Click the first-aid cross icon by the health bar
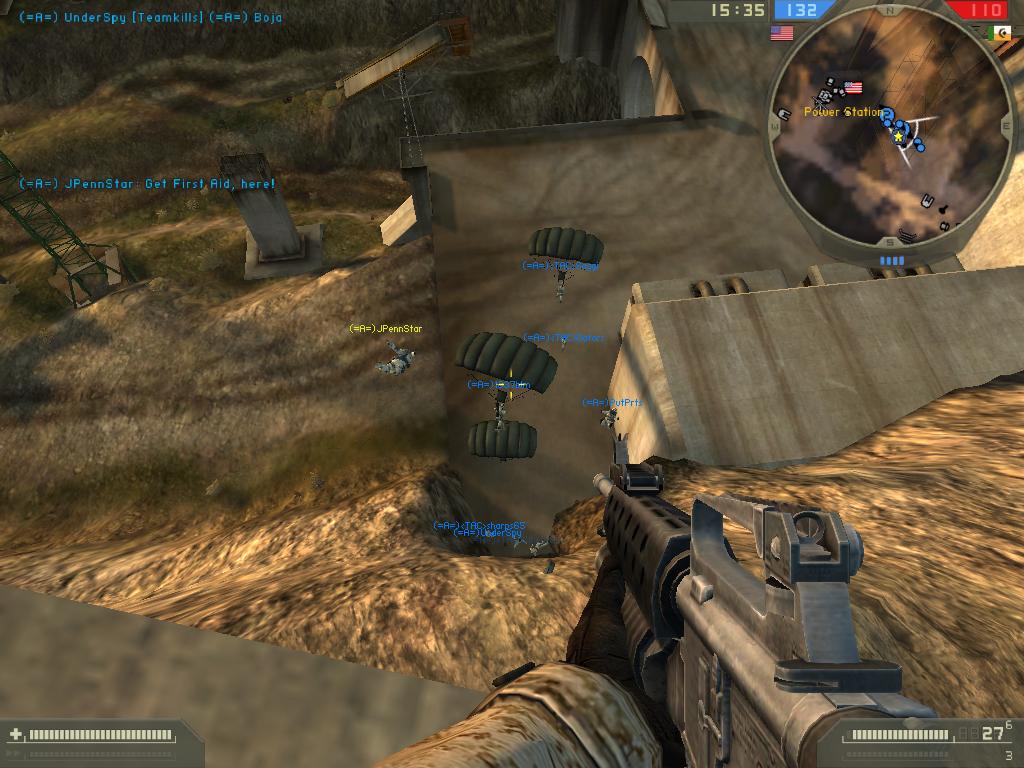1024x768 pixels. click(15, 735)
